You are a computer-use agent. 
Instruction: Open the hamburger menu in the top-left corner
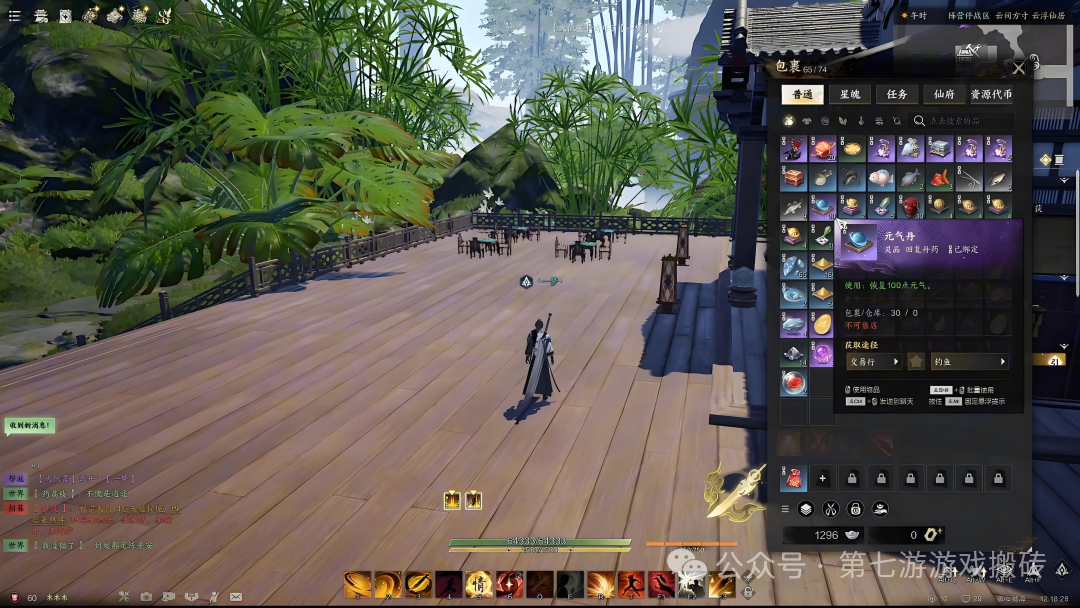click(x=14, y=15)
